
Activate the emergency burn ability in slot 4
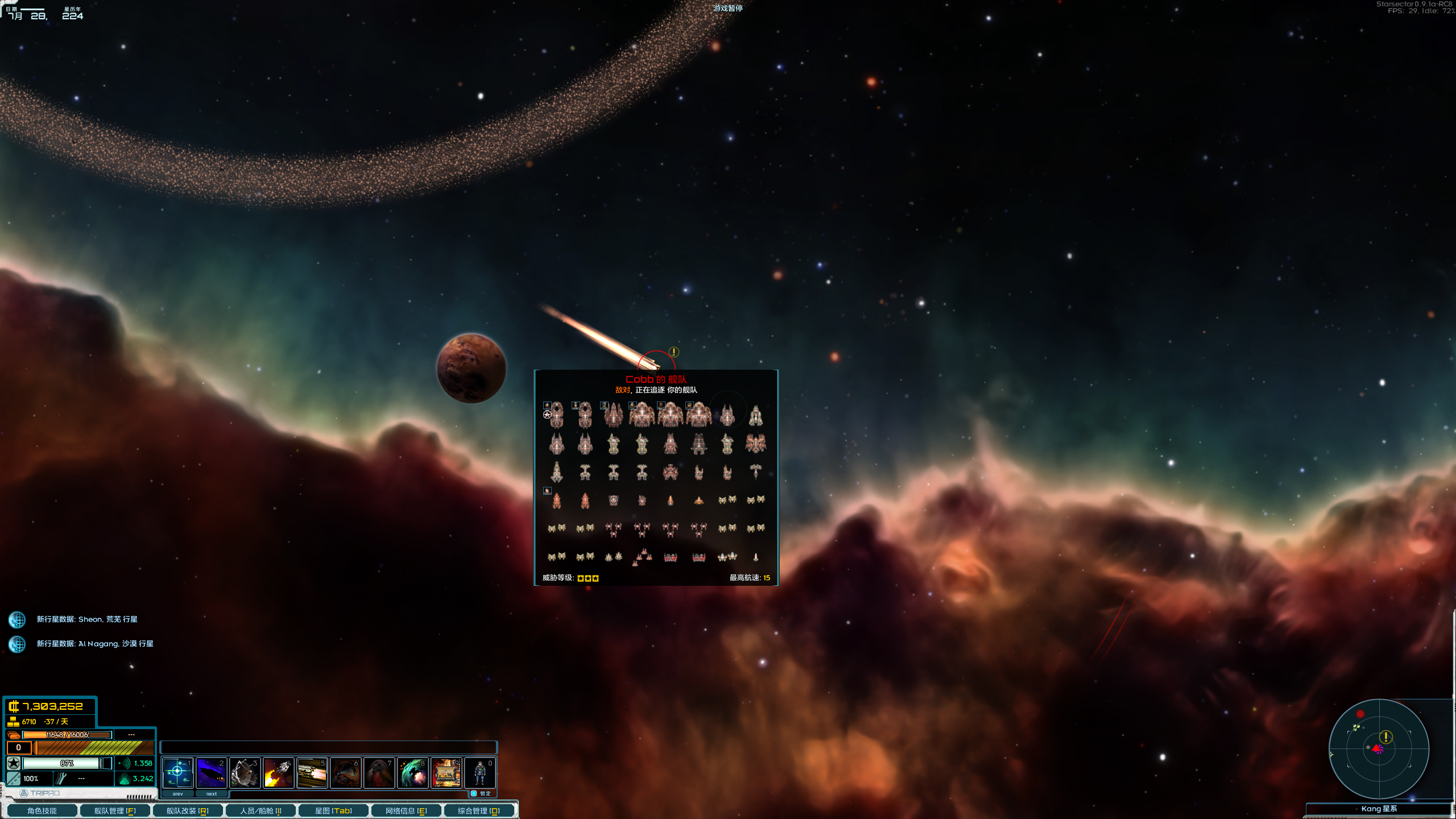[x=279, y=772]
